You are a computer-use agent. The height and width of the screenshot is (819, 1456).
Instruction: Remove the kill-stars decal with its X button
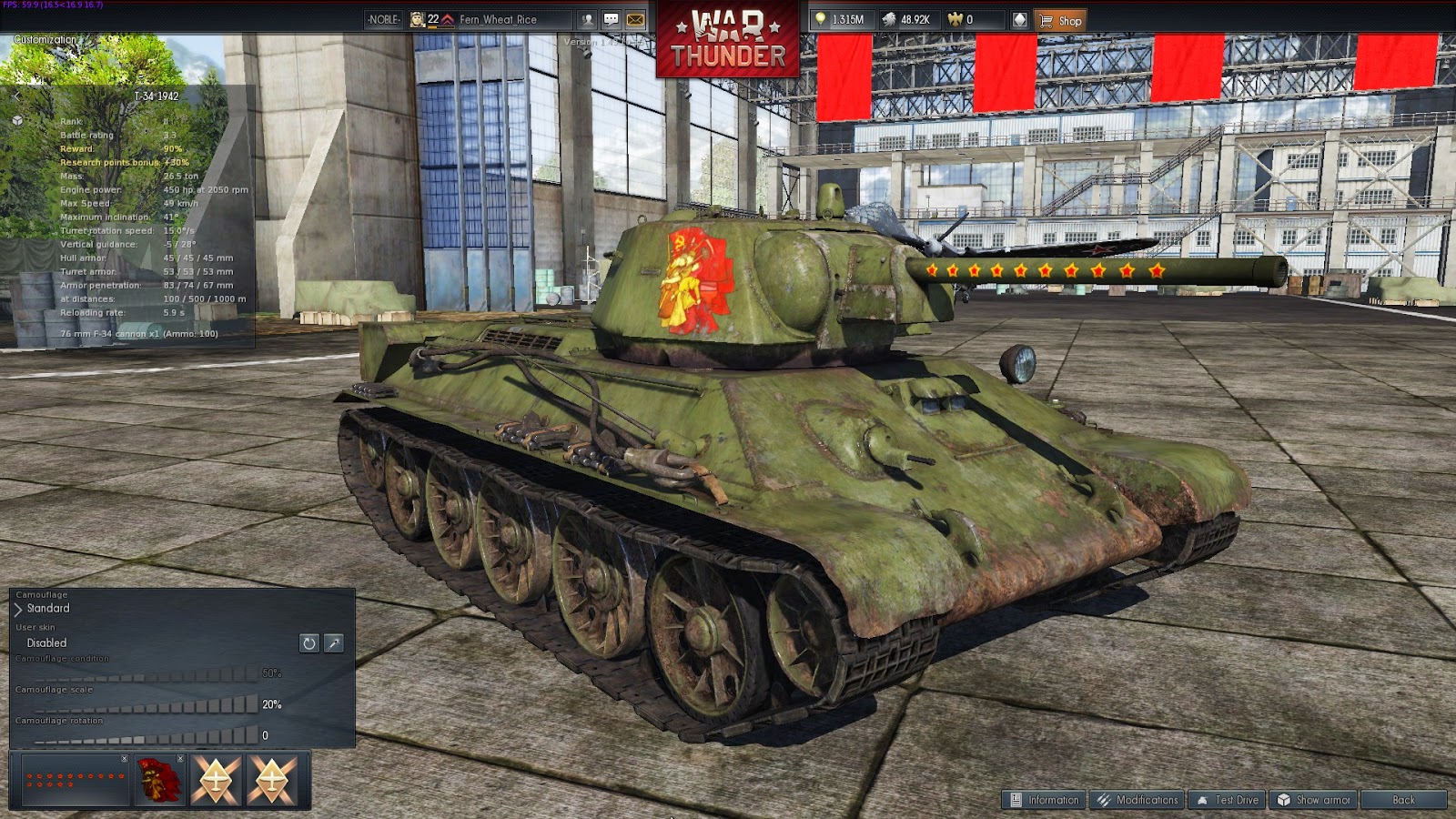point(124,758)
